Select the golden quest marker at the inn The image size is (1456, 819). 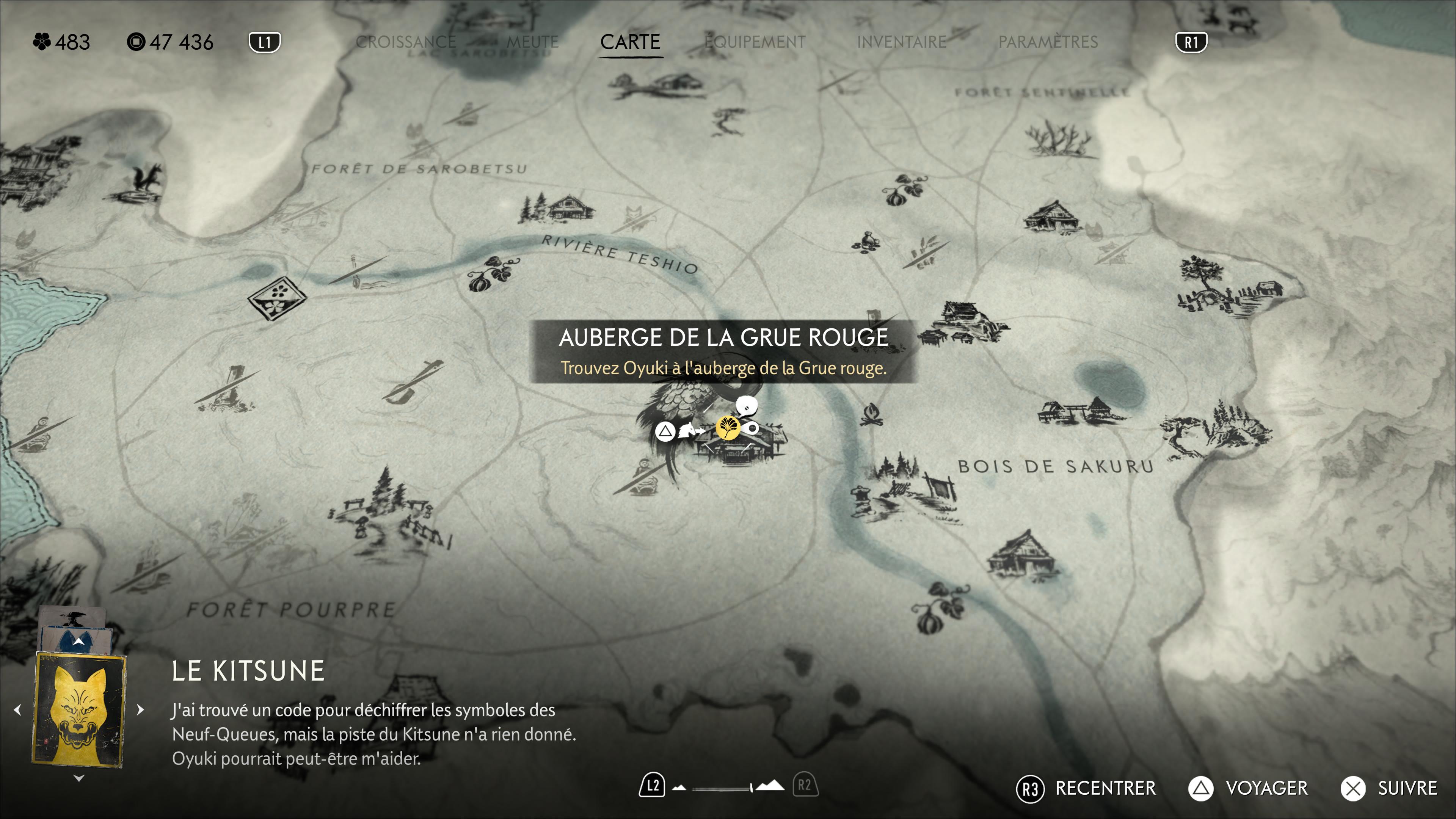728,428
